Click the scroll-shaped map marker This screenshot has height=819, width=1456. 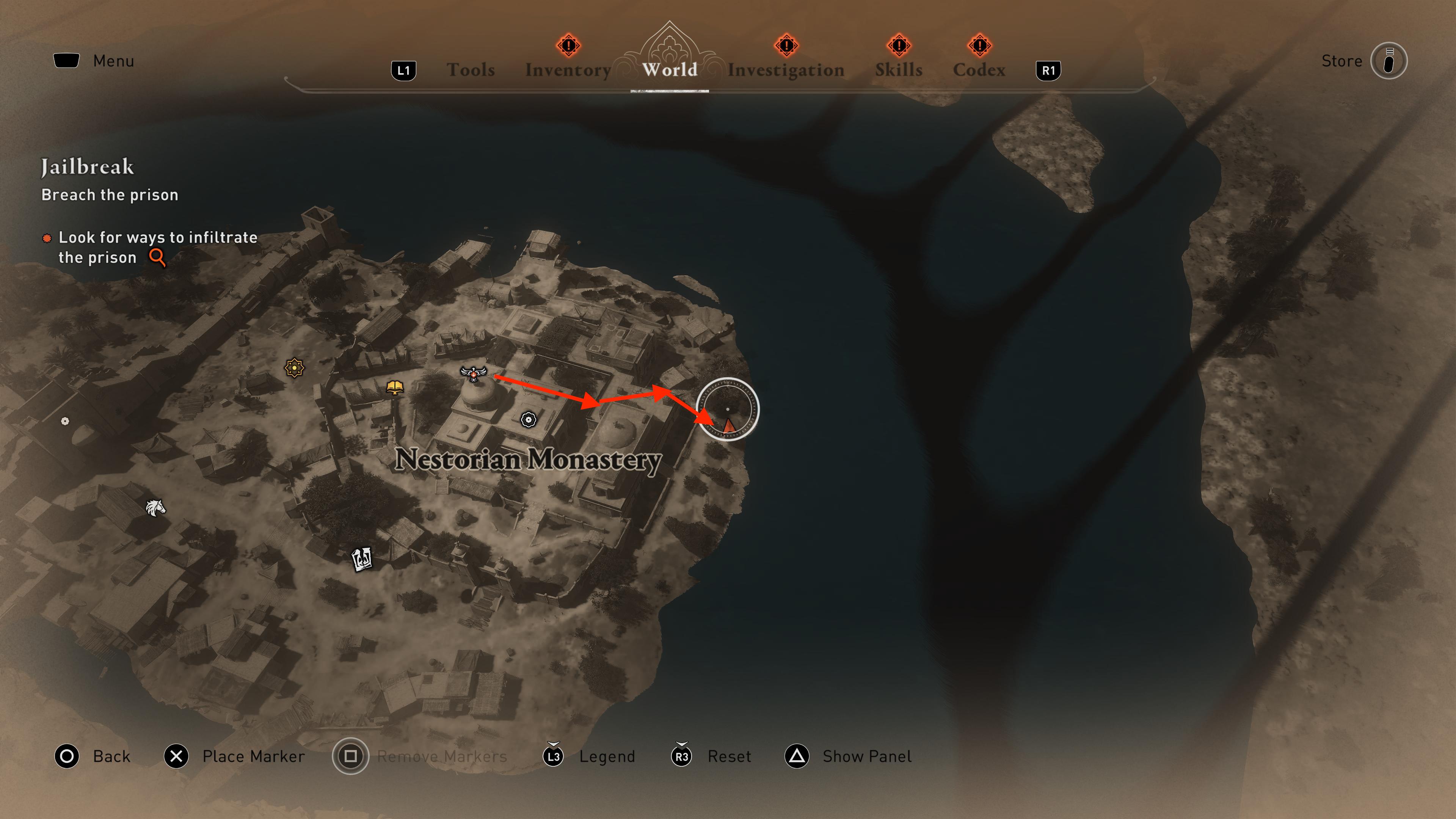pos(362,559)
